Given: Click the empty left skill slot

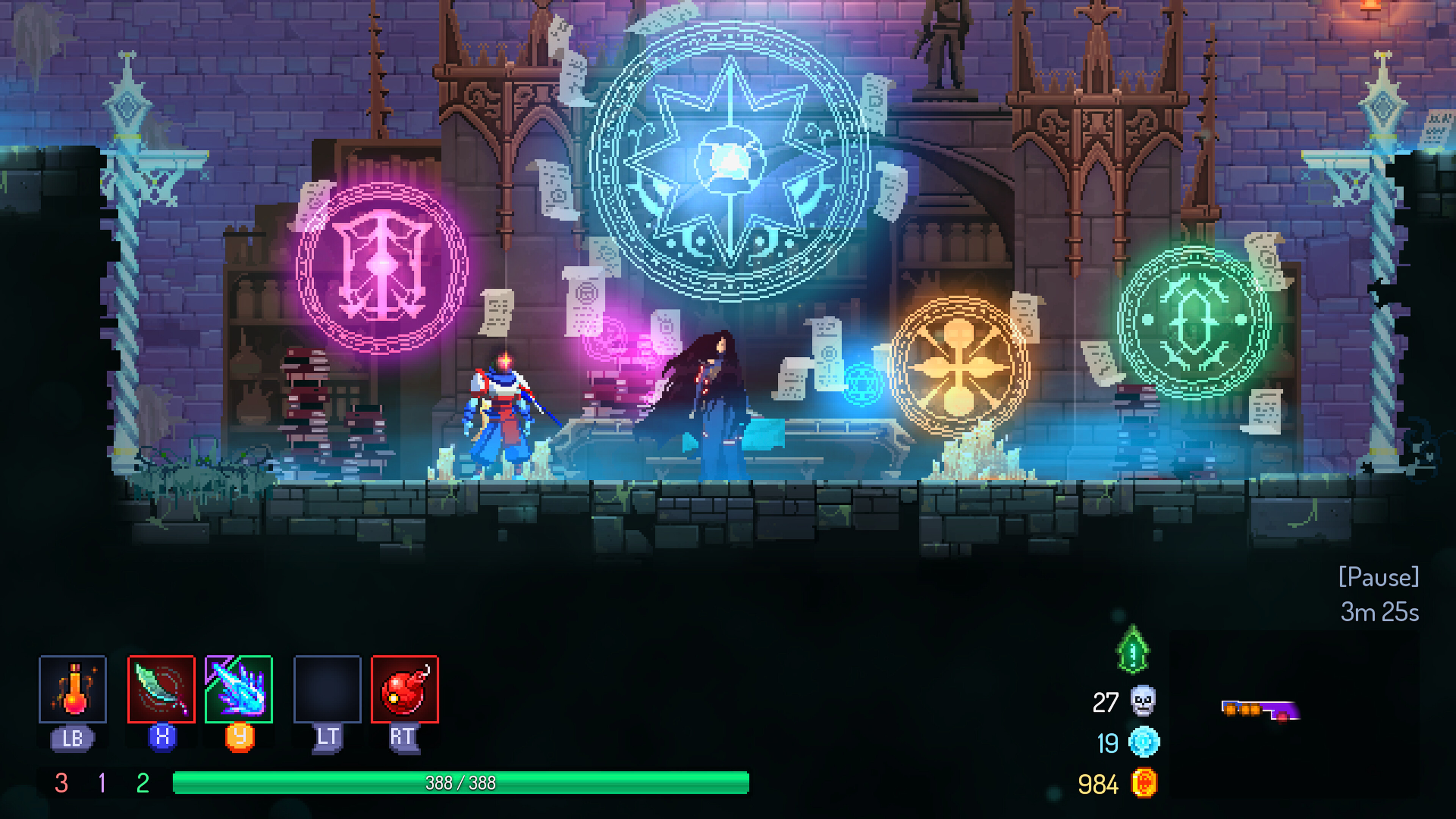Looking at the screenshot, I should [327, 689].
